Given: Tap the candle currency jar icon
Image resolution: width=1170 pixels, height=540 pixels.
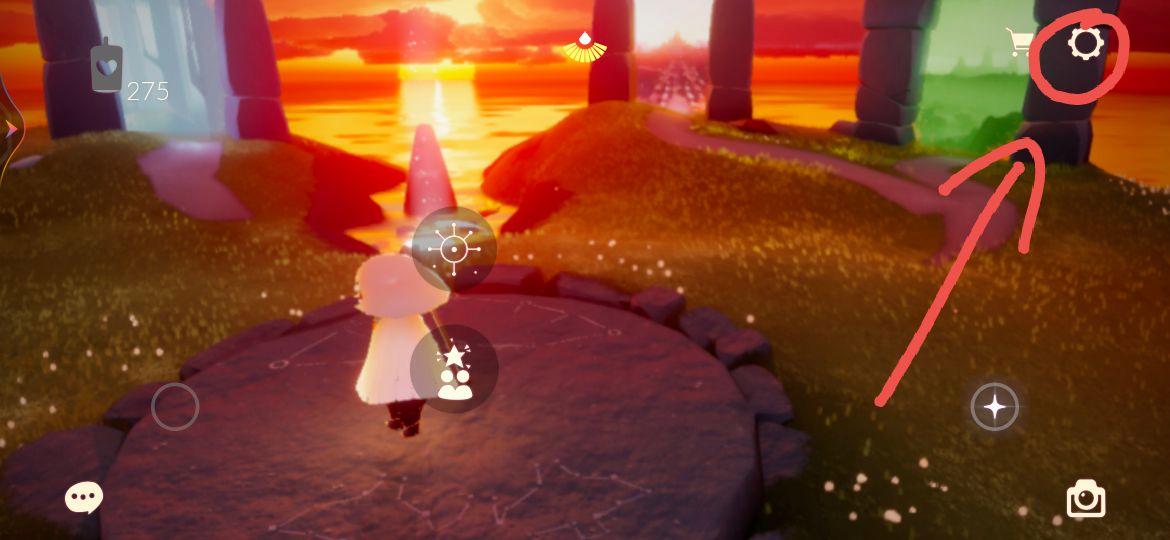Looking at the screenshot, I should [x=106, y=68].
